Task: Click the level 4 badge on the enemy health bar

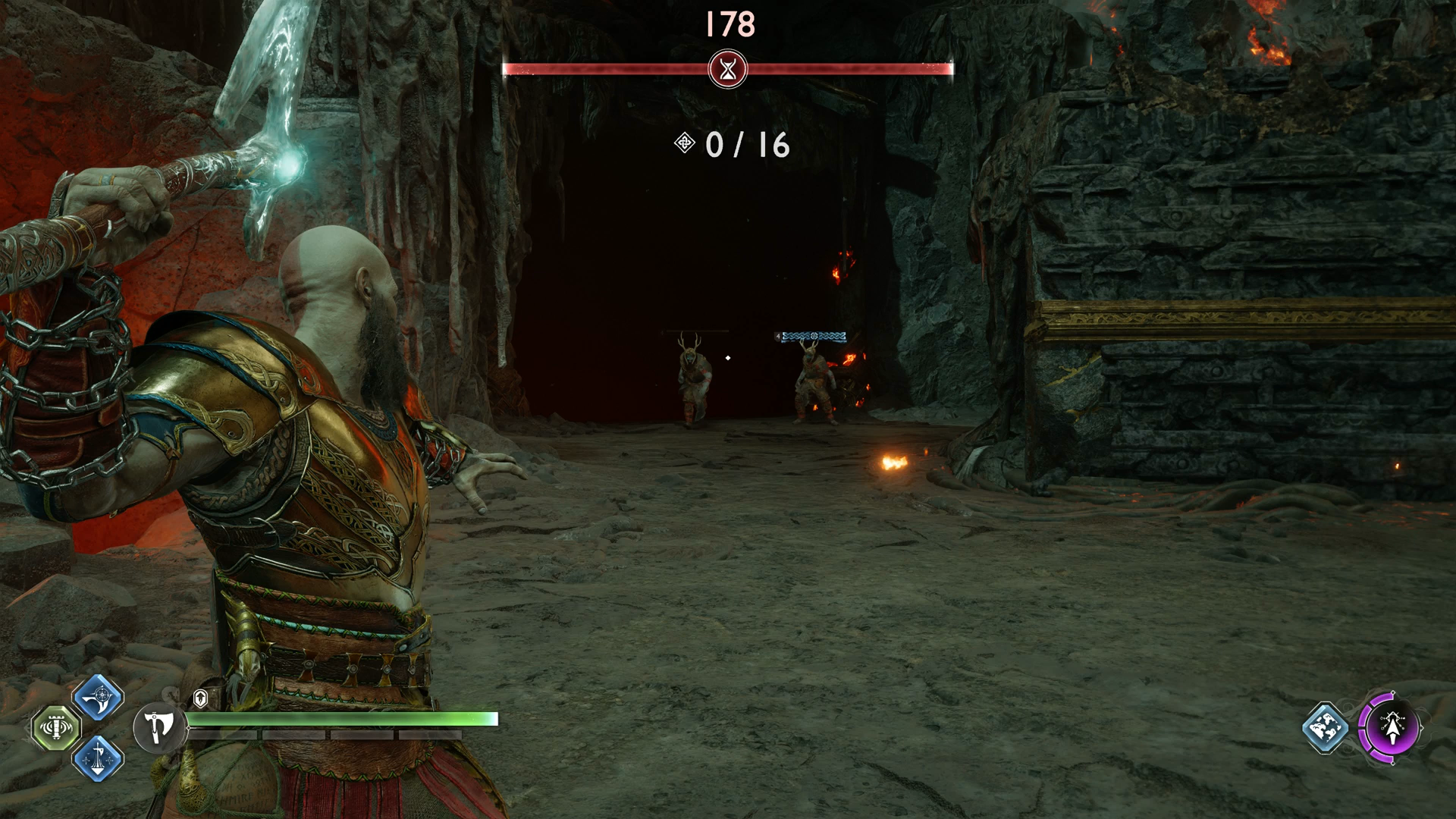Action: click(x=778, y=336)
